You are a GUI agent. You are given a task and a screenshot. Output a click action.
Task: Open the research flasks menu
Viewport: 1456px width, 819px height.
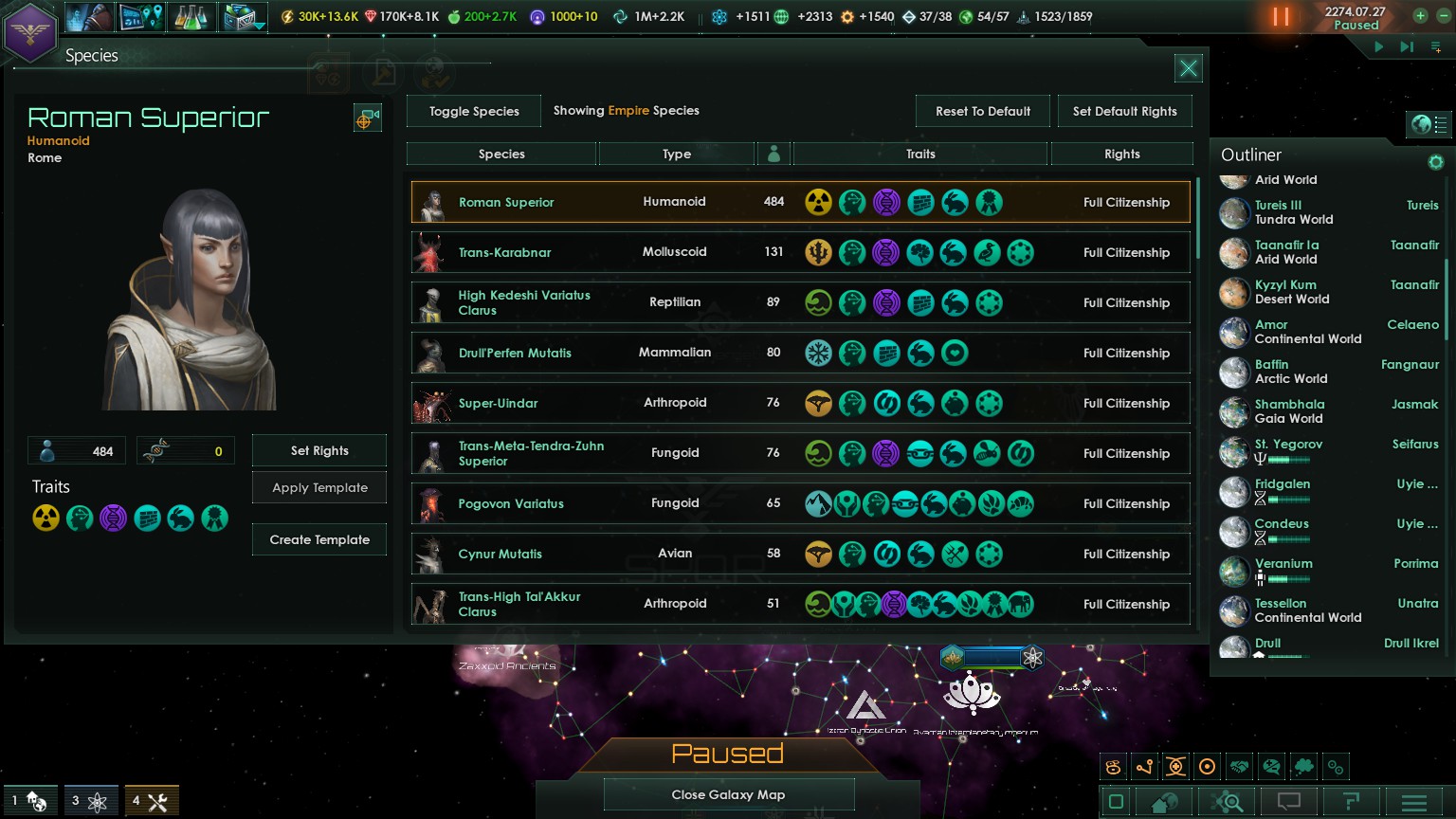[x=191, y=17]
